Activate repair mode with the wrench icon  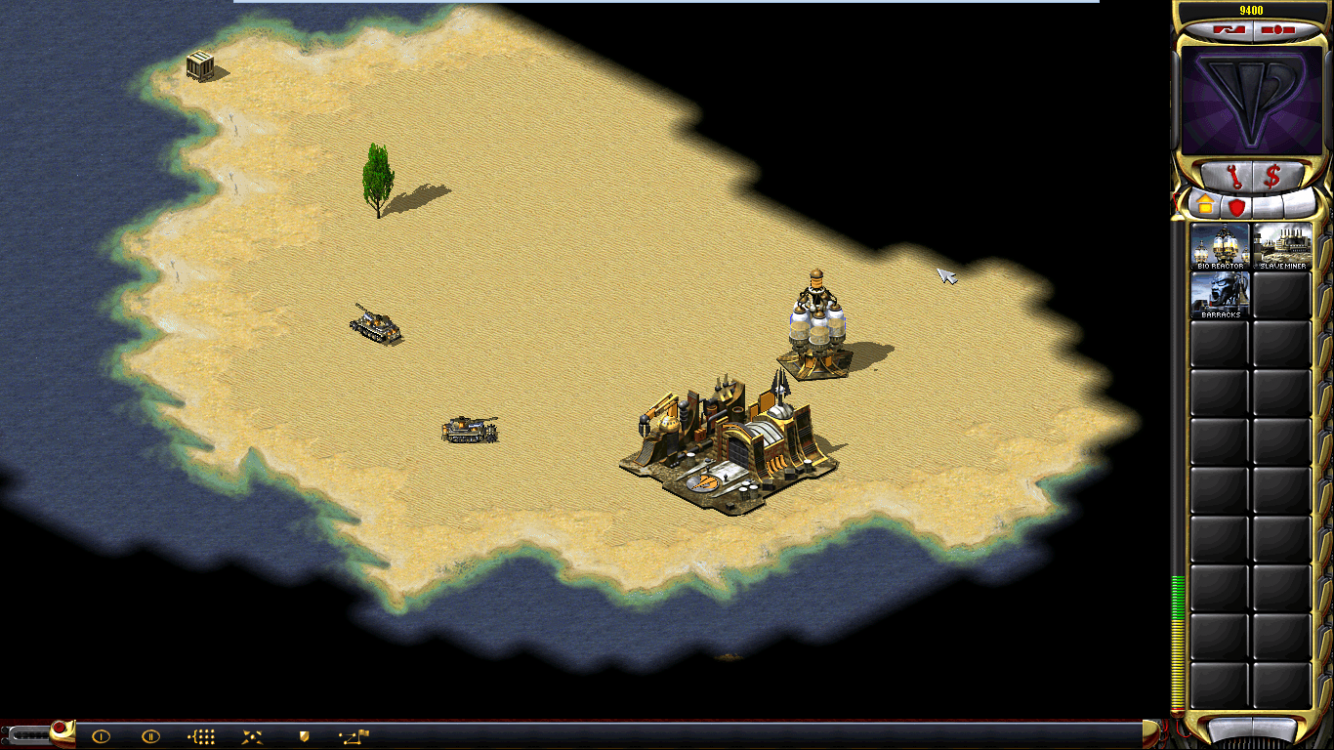1236,176
